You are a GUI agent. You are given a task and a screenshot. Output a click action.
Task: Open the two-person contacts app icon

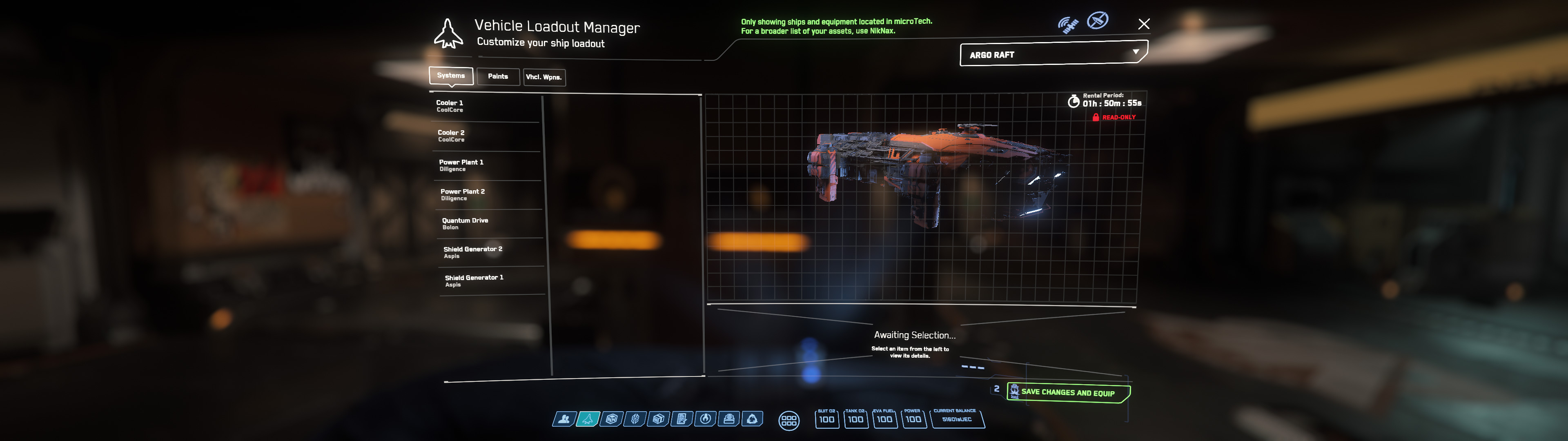[x=564, y=419]
